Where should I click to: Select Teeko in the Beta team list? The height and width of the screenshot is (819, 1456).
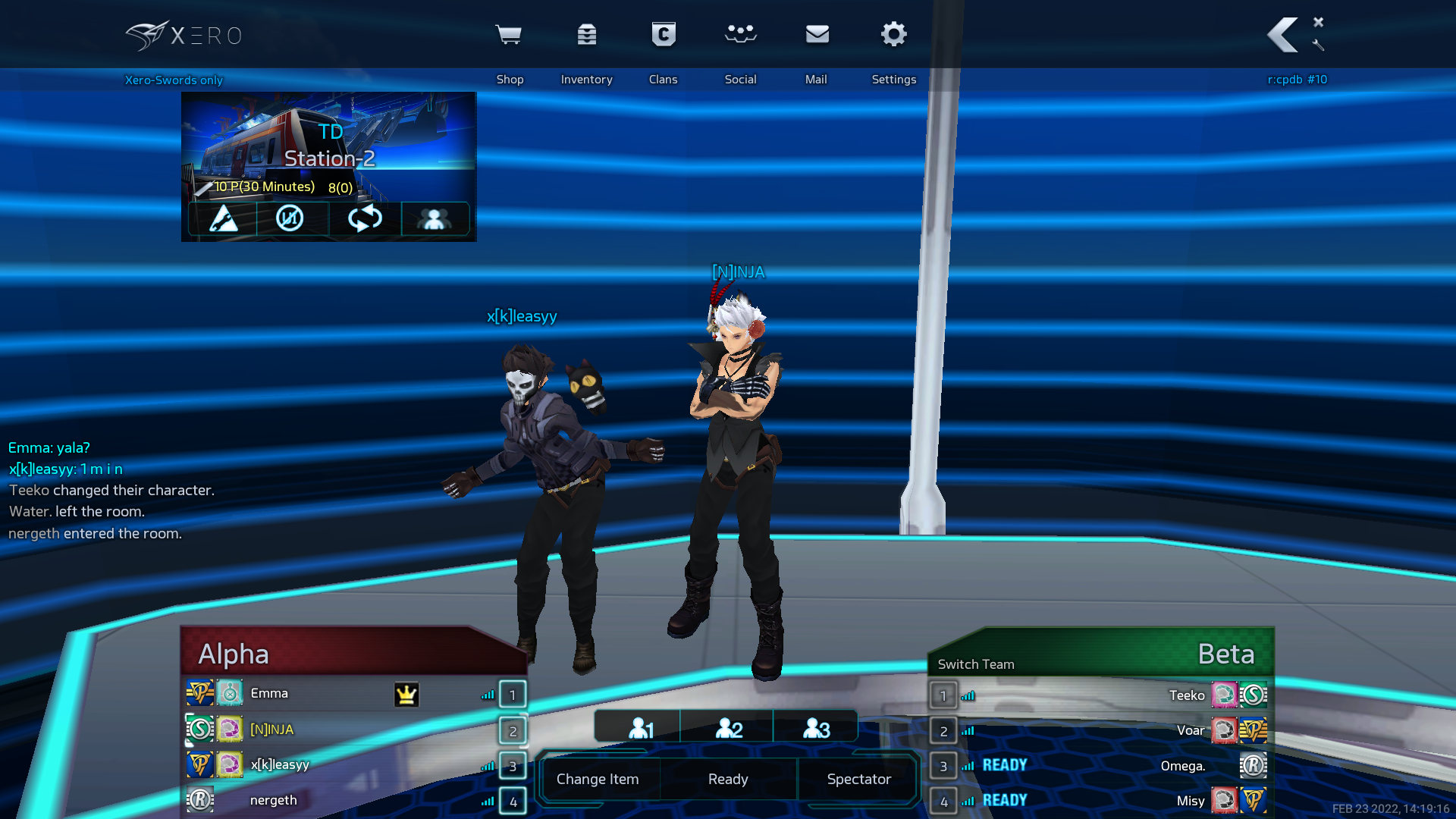coord(1186,695)
